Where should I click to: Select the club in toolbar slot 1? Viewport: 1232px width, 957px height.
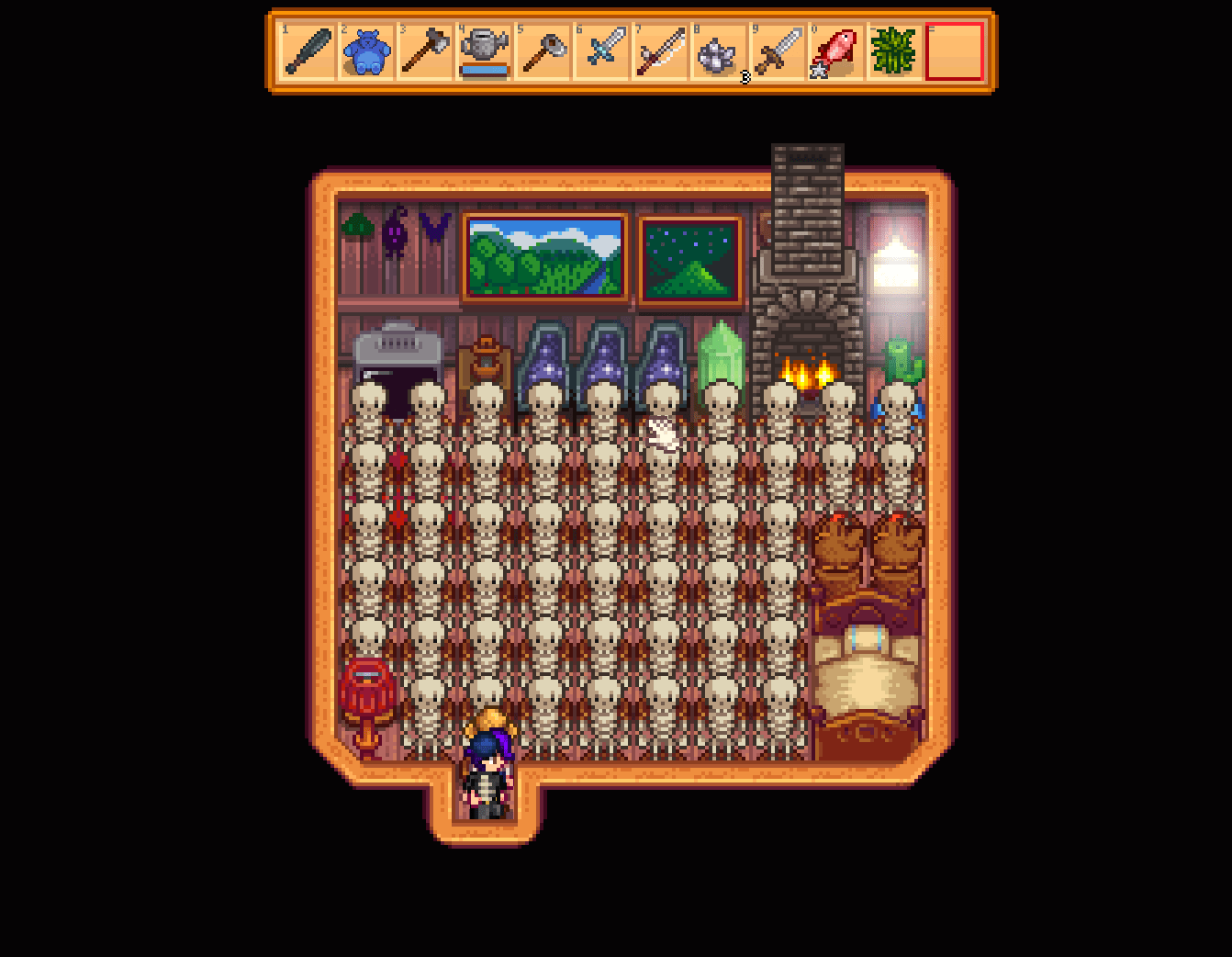pyautogui.click(x=308, y=52)
